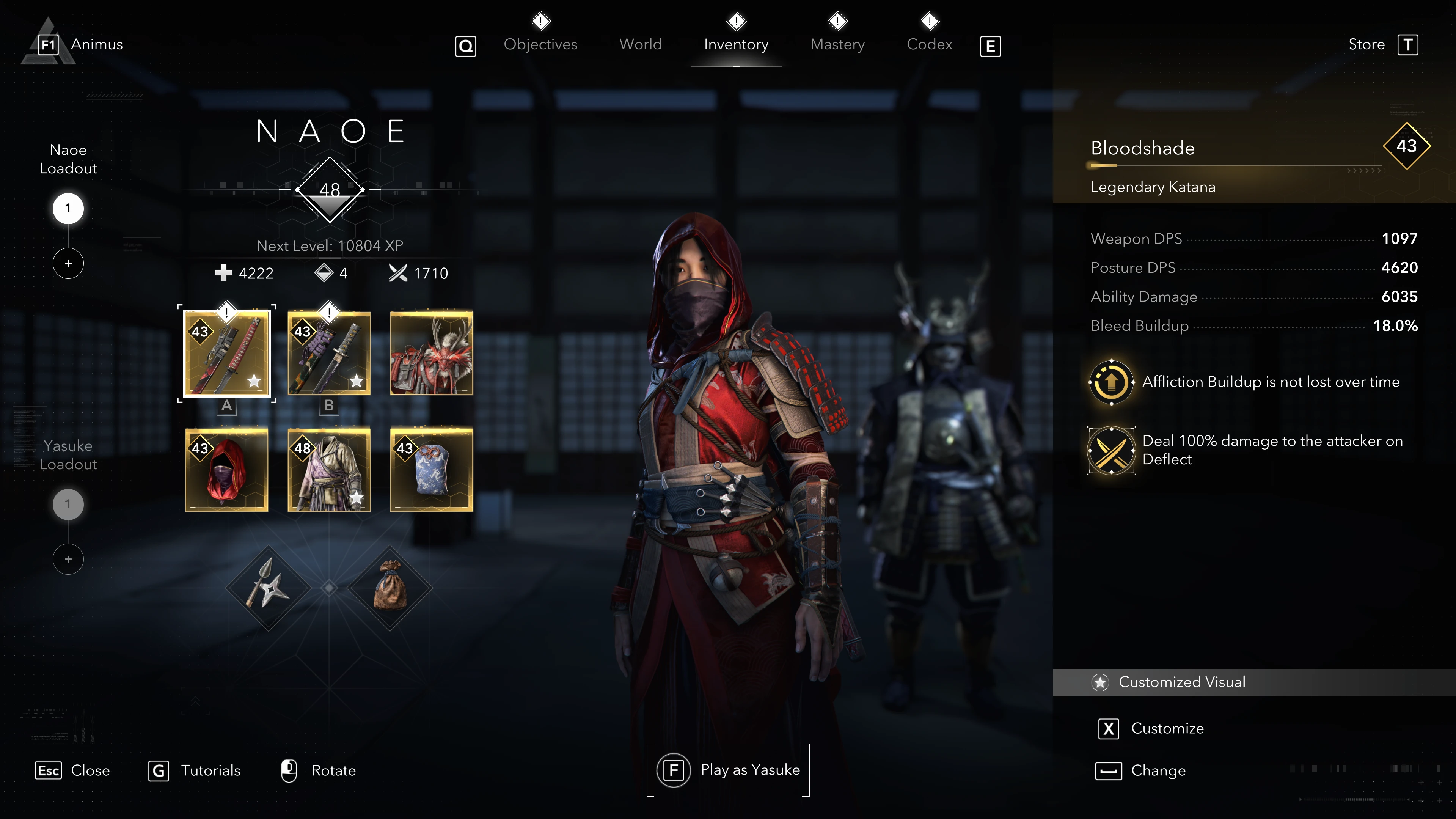
Task: Open the kunai and shuriken tools slot
Action: (268, 588)
